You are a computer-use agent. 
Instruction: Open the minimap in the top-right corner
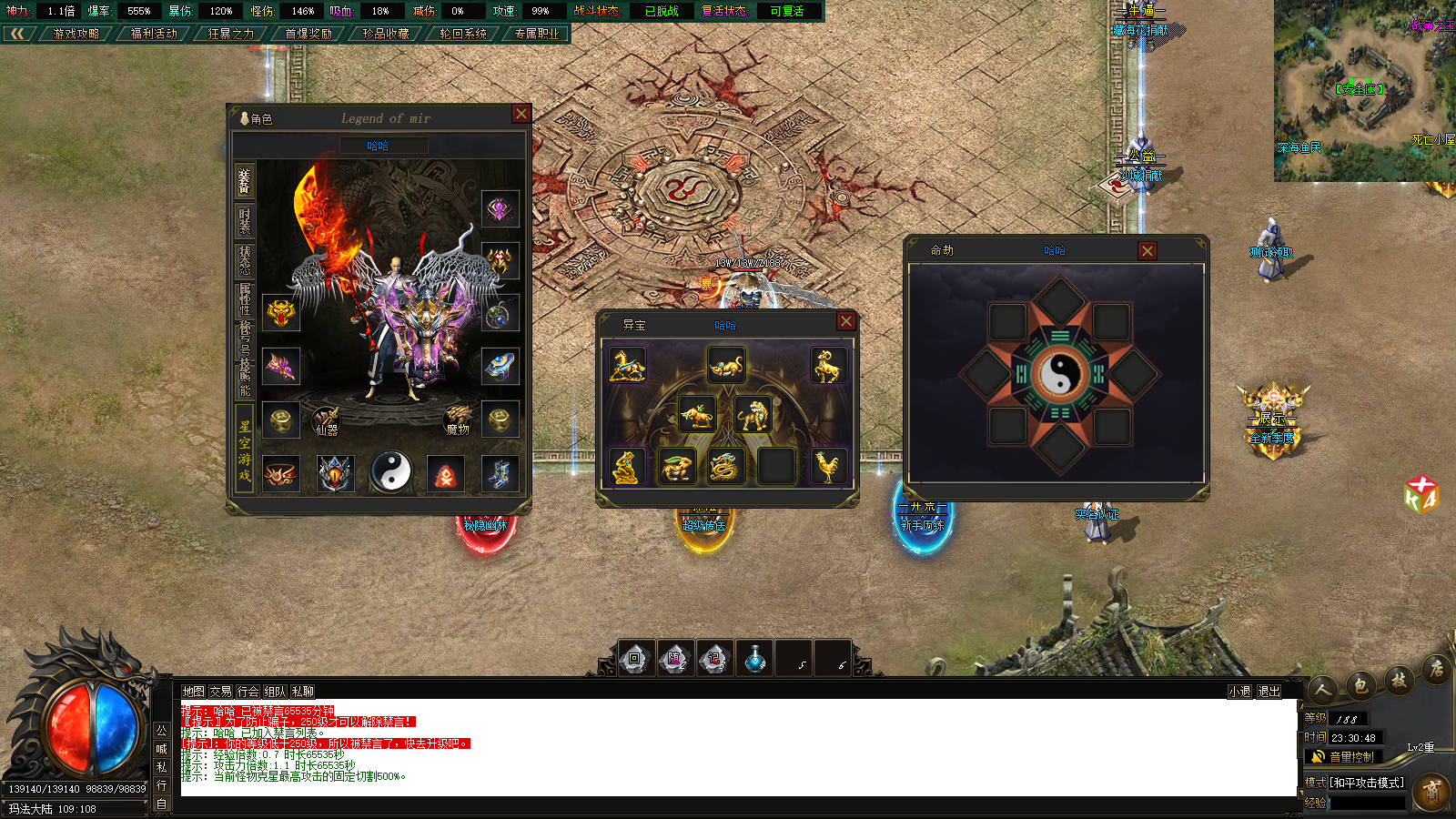coord(1364,90)
